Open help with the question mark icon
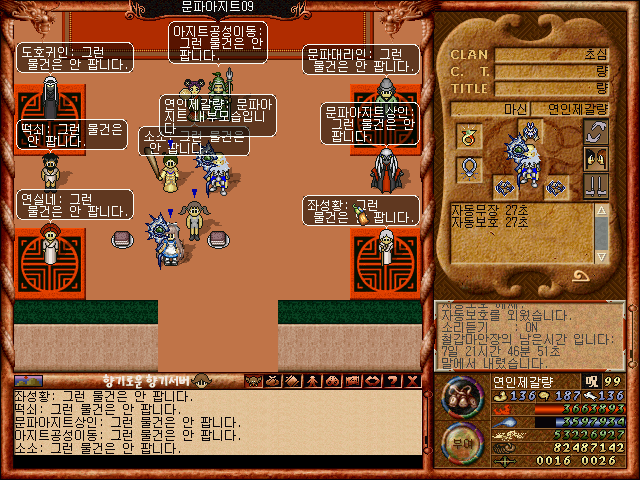640x480 pixels. pos(391,380)
